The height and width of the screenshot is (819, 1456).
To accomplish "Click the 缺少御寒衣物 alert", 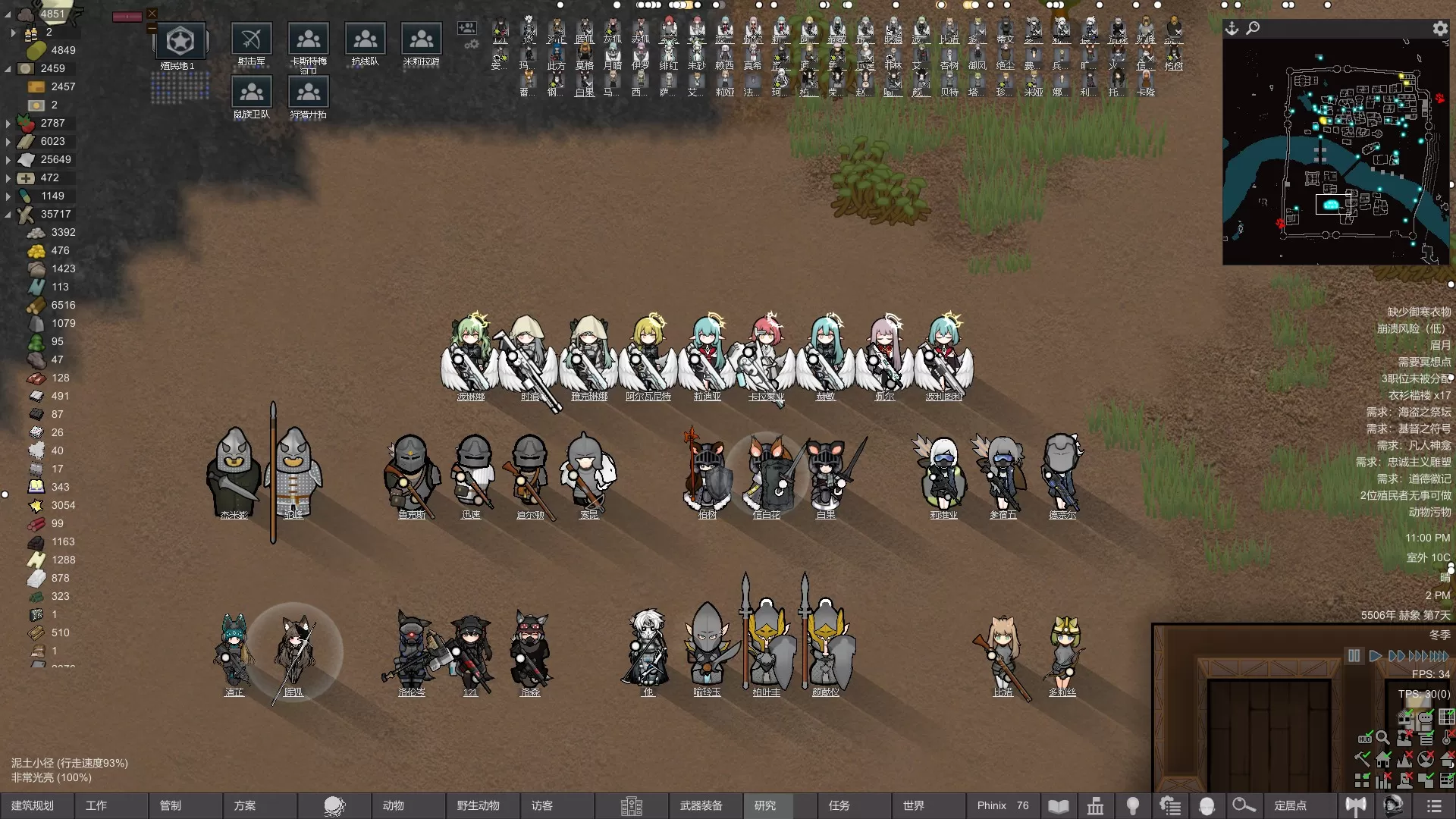I will pos(1418,312).
